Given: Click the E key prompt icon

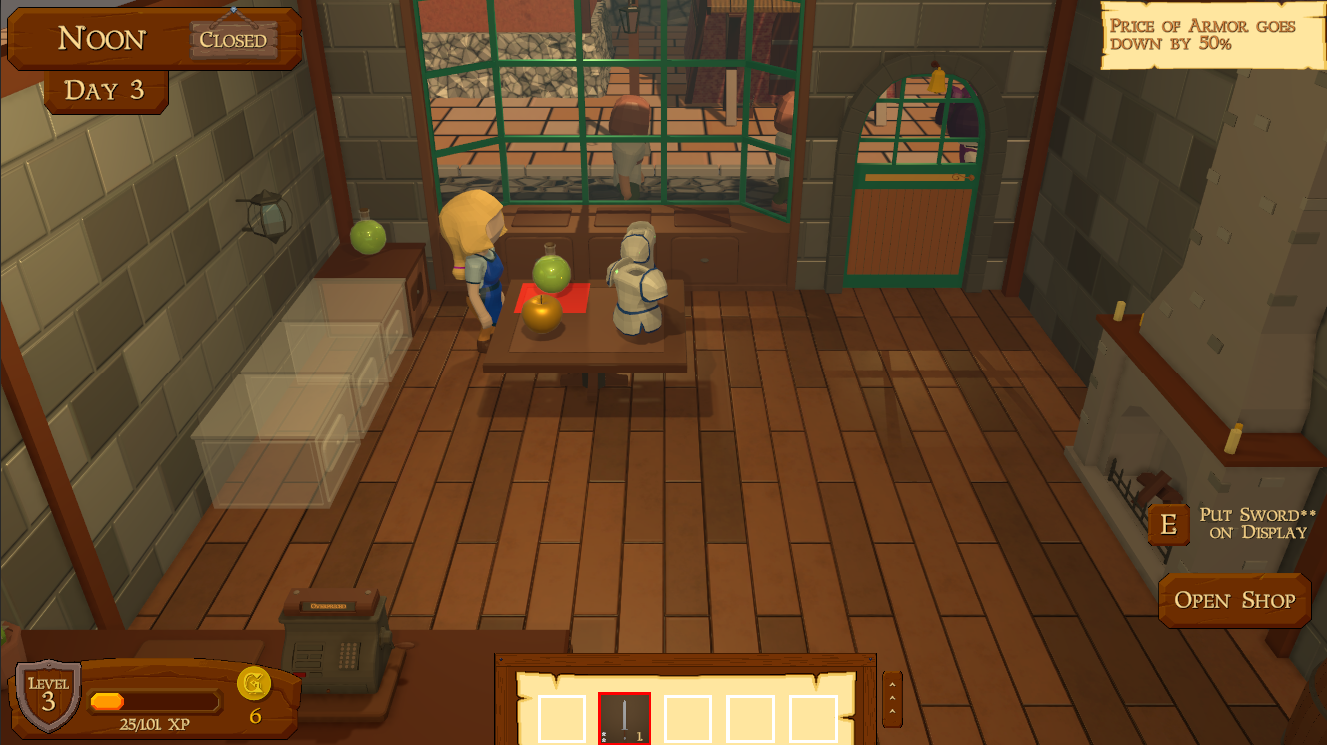Looking at the screenshot, I should (1168, 524).
